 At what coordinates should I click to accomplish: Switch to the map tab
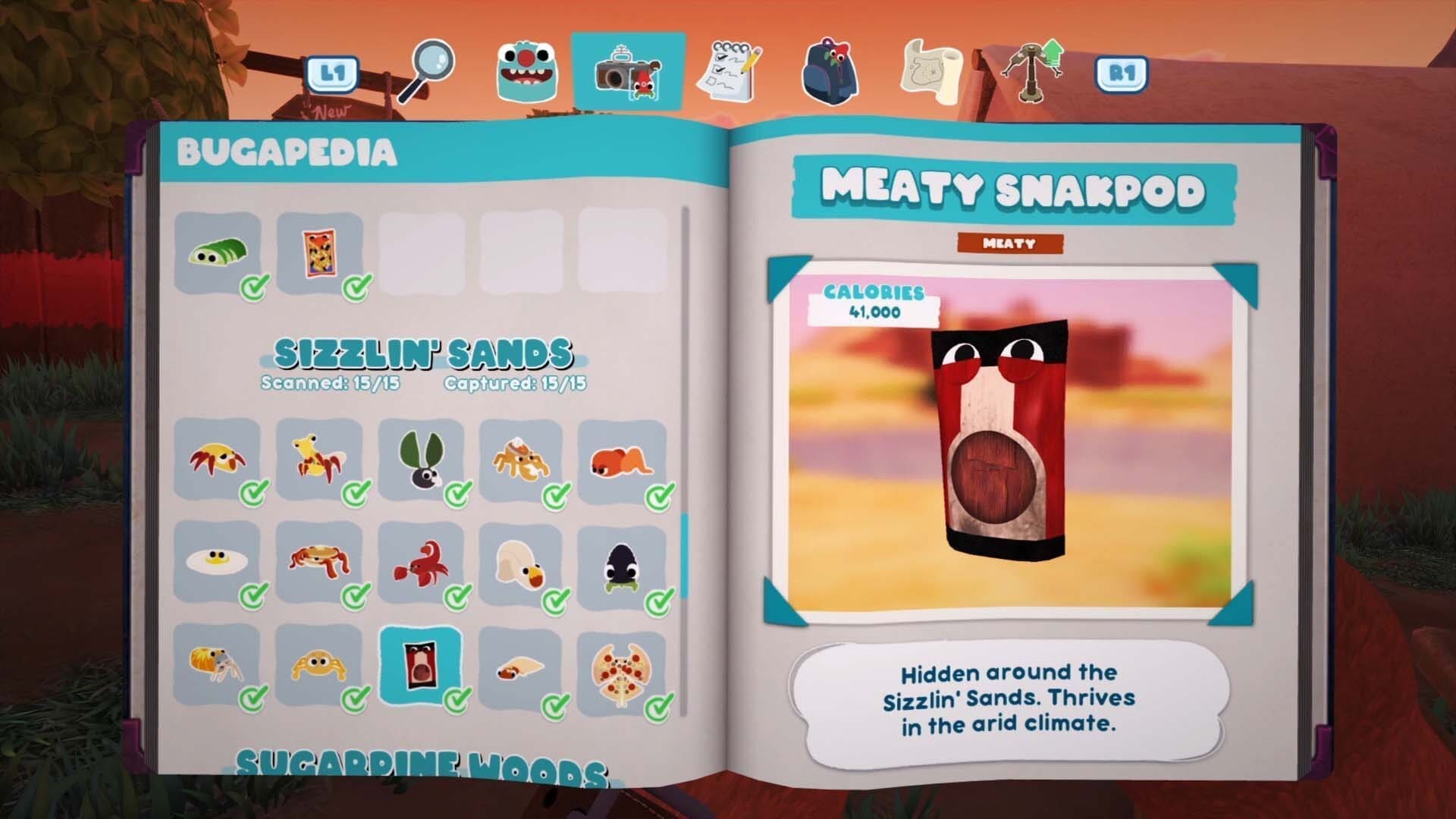(x=933, y=70)
